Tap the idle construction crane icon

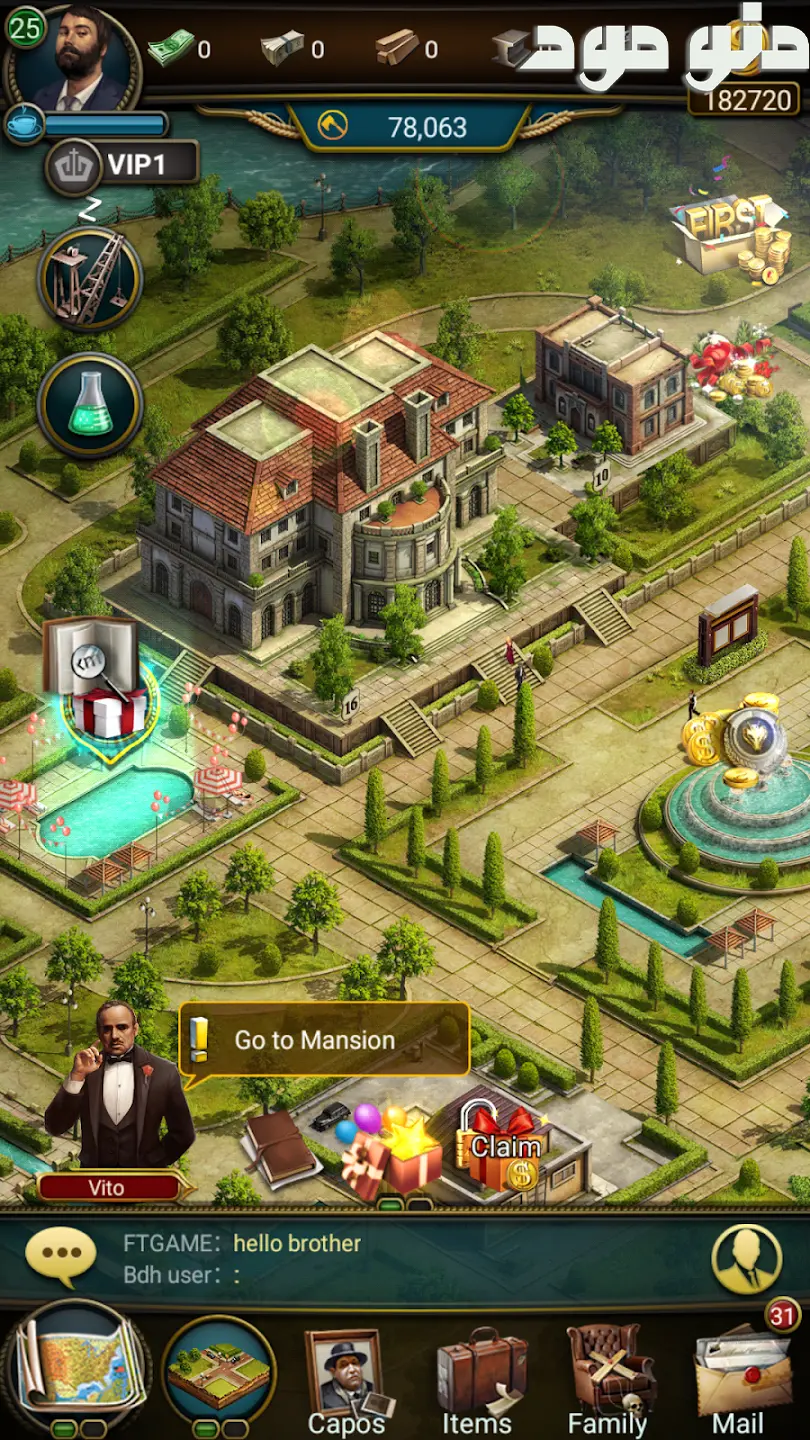click(90, 277)
